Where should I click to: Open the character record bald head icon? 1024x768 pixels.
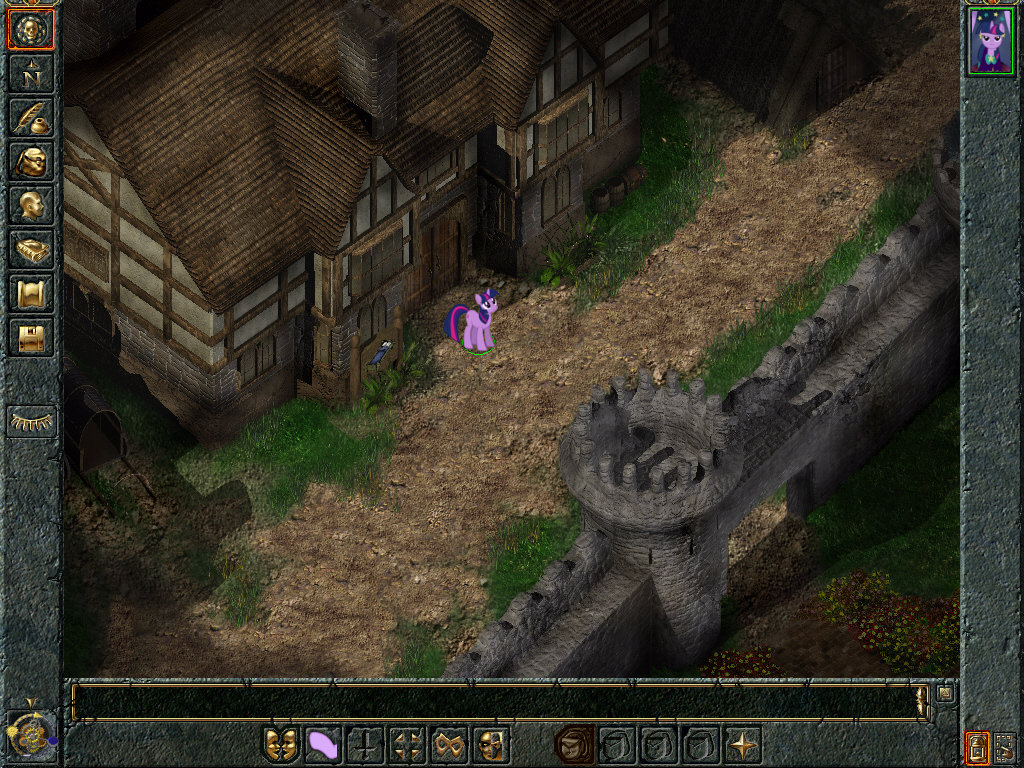click(x=30, y=206)
